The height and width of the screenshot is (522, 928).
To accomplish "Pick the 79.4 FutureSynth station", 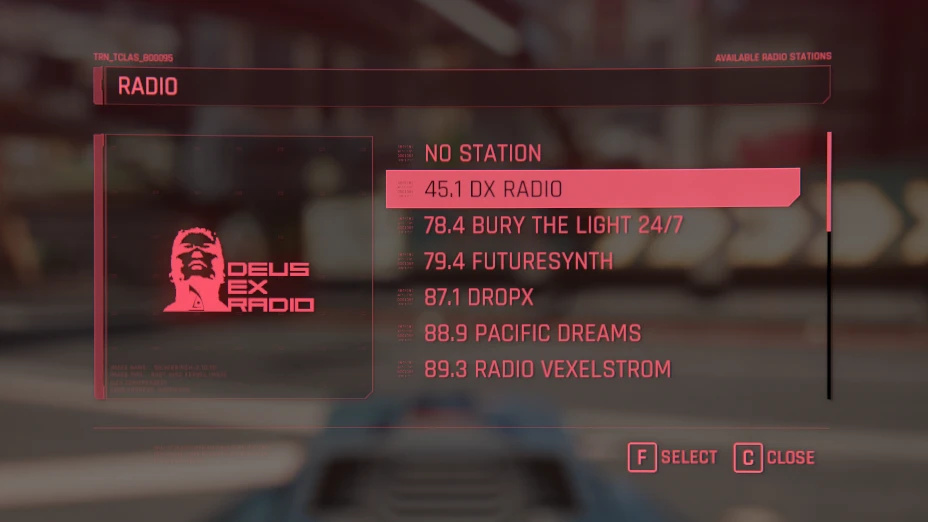I will (x=518, y=261).
